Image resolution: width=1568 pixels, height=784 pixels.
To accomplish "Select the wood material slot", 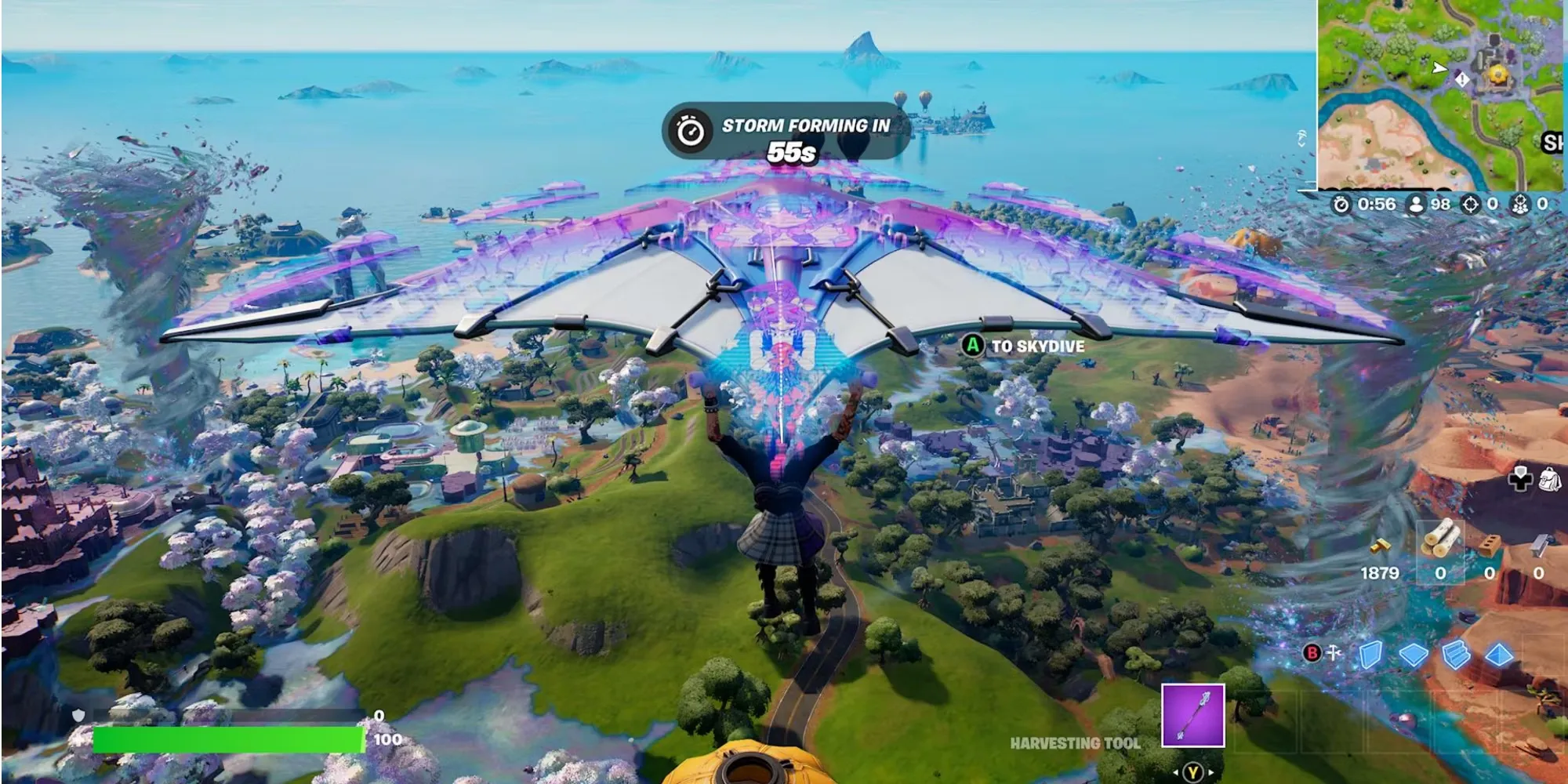I will [1441, 541].
